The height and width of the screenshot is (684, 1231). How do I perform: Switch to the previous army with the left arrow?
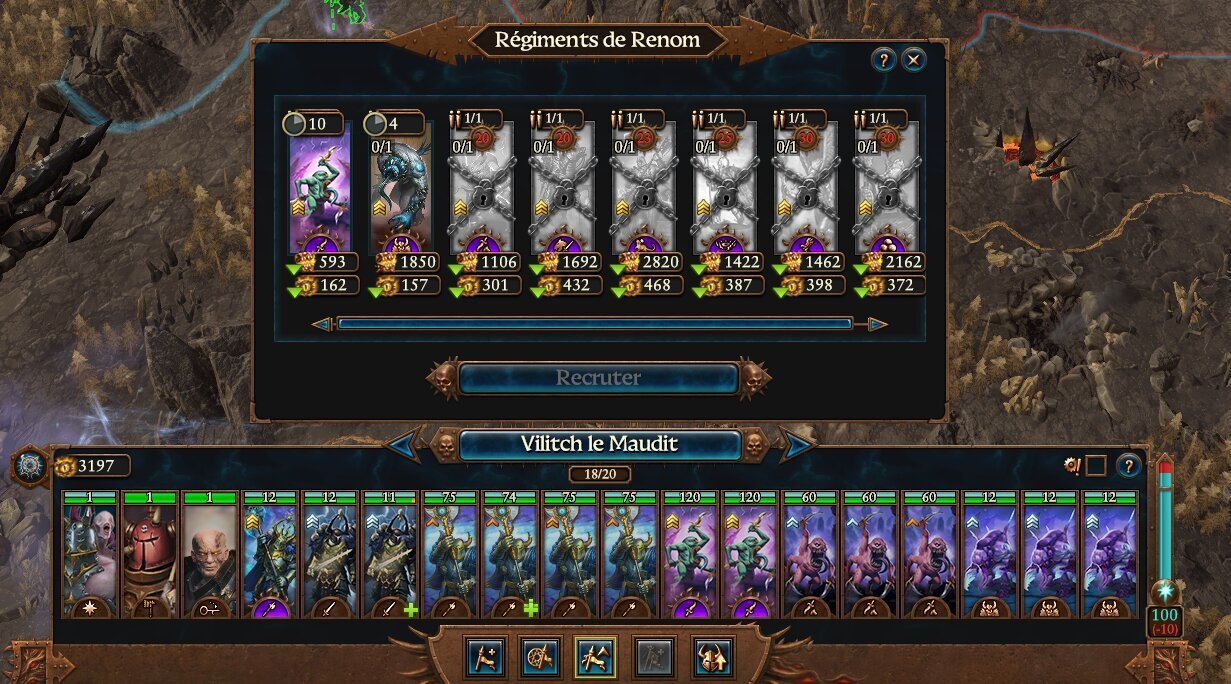pyautogui.click(x=403, y=445)
